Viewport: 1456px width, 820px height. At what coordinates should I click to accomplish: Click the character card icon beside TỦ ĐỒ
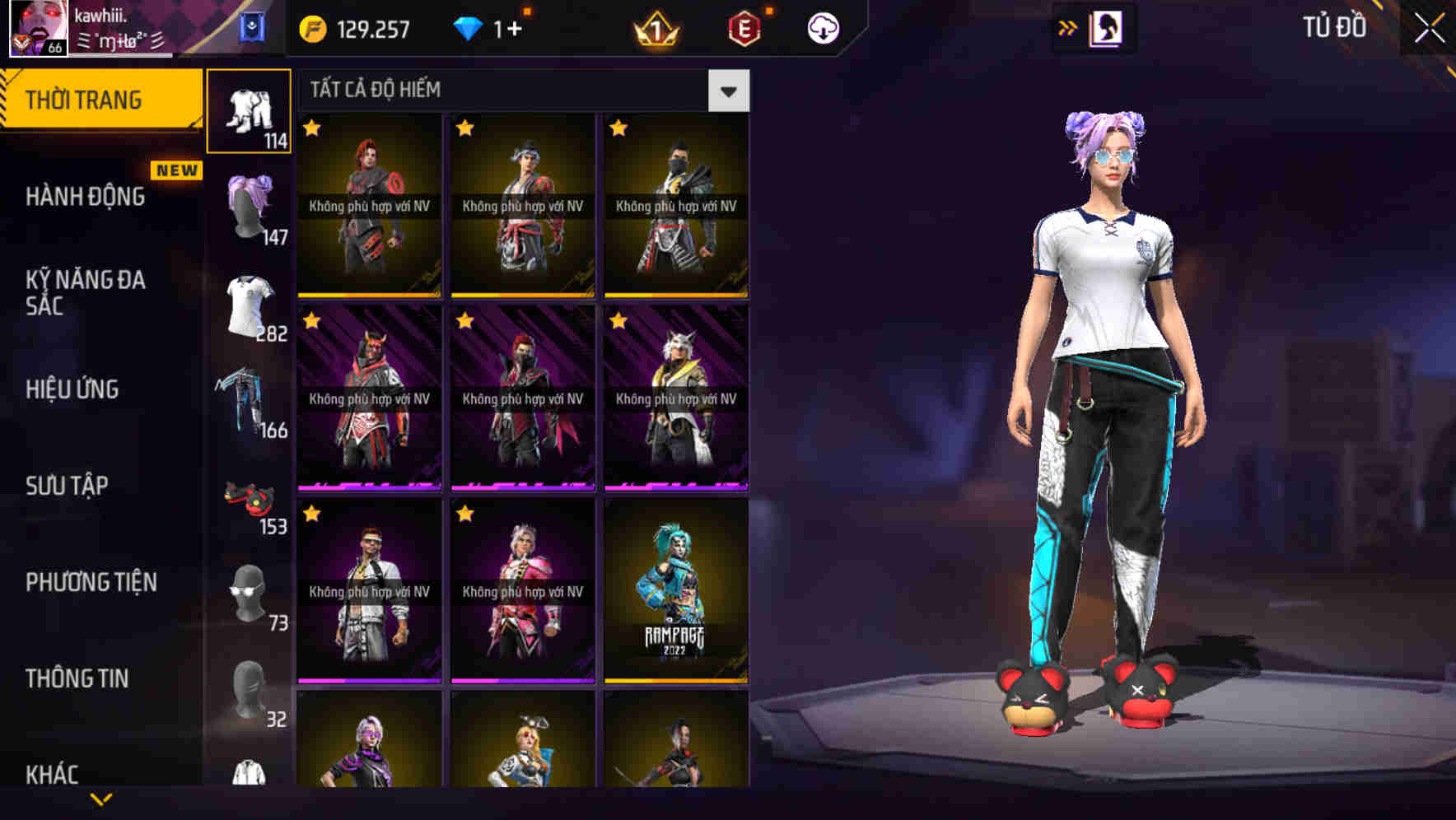[x=1107, y=27]
